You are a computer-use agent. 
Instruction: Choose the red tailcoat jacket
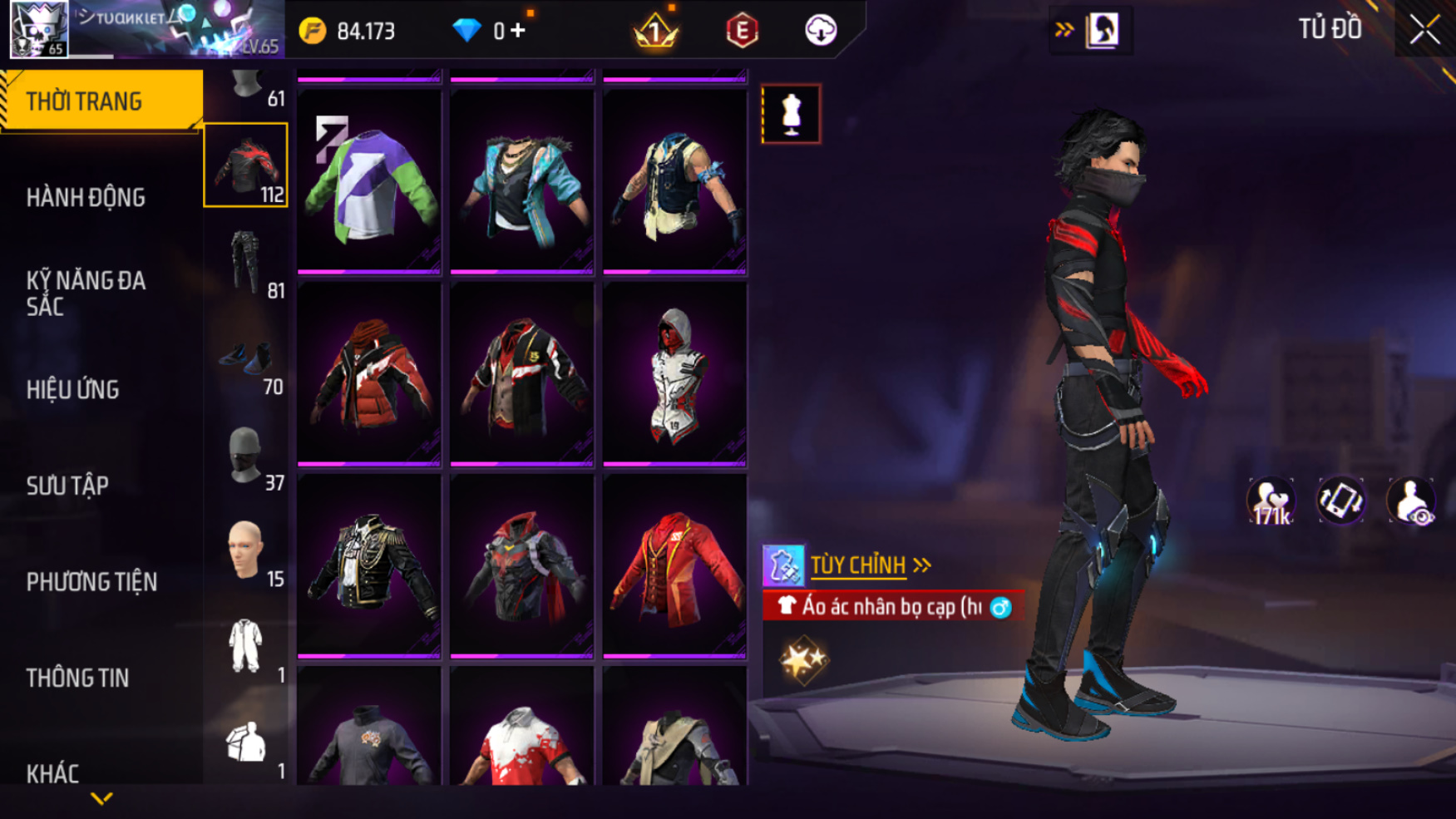point(674,565)
